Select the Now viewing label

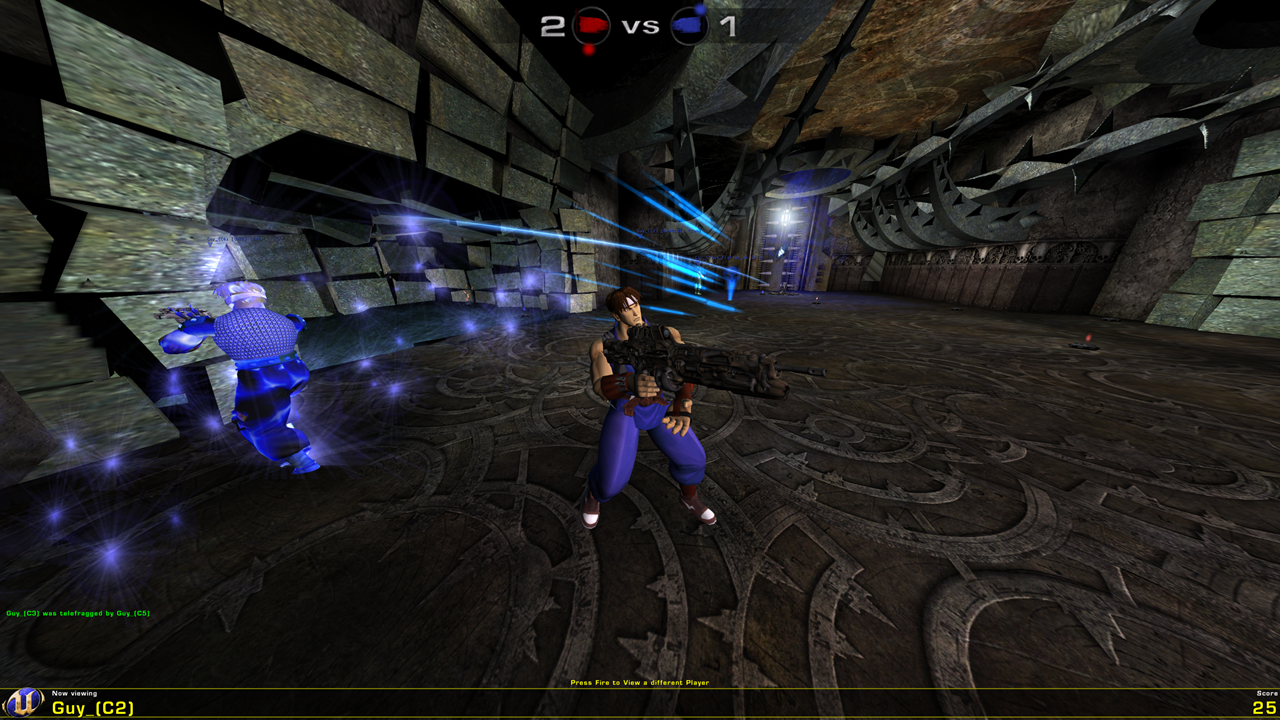(75, 694)
